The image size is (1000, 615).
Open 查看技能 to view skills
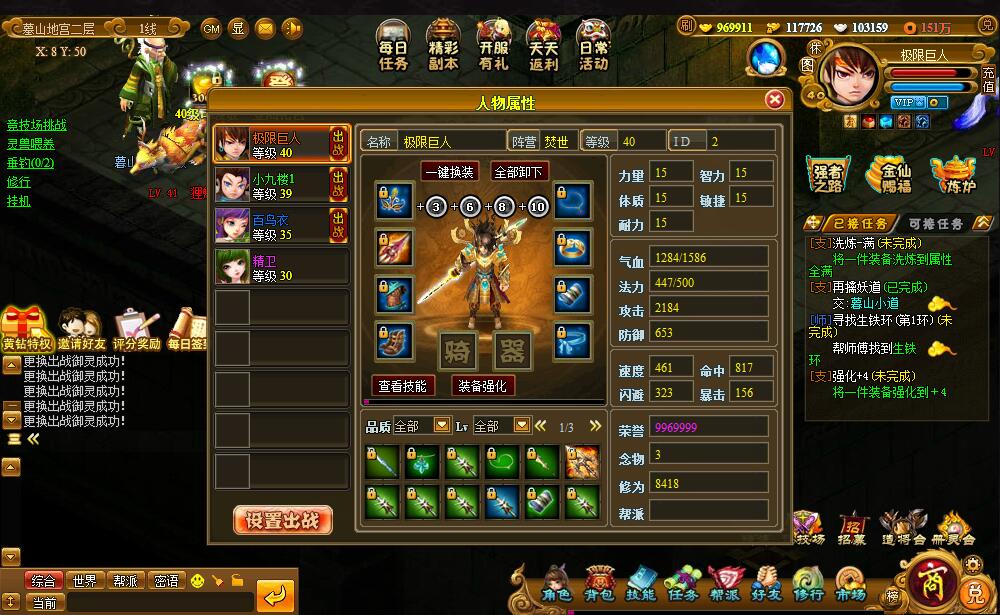pyautogui.click(x=403, y=385)
